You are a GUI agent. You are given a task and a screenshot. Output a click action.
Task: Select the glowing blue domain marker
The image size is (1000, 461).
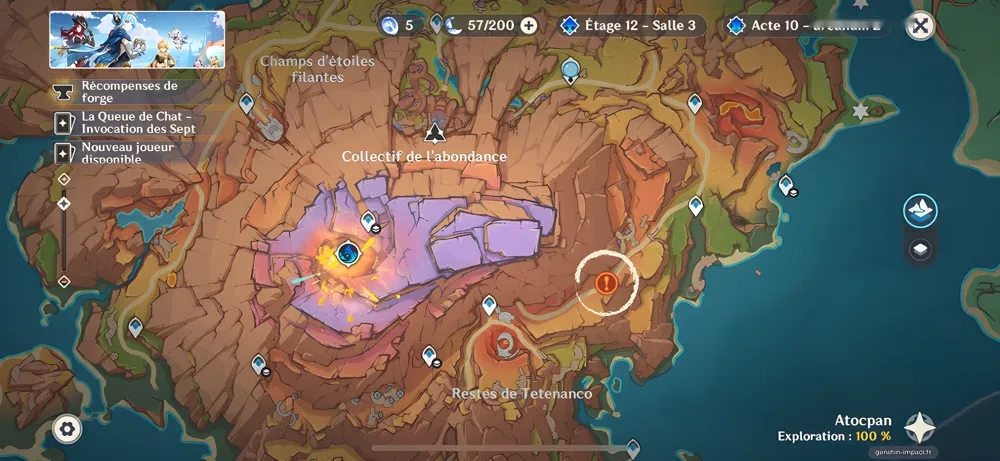[348, 252]
